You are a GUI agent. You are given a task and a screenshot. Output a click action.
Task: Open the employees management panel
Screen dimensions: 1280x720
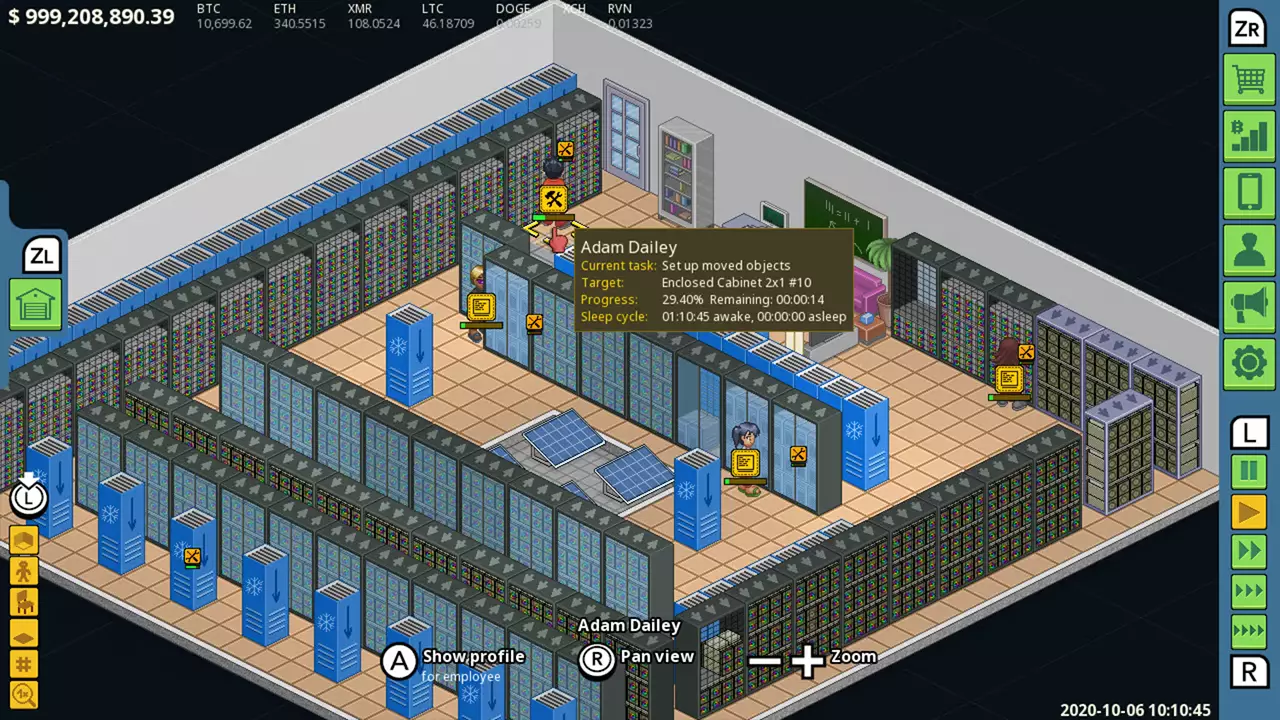pyautogui.click(x=1249, y=250)
